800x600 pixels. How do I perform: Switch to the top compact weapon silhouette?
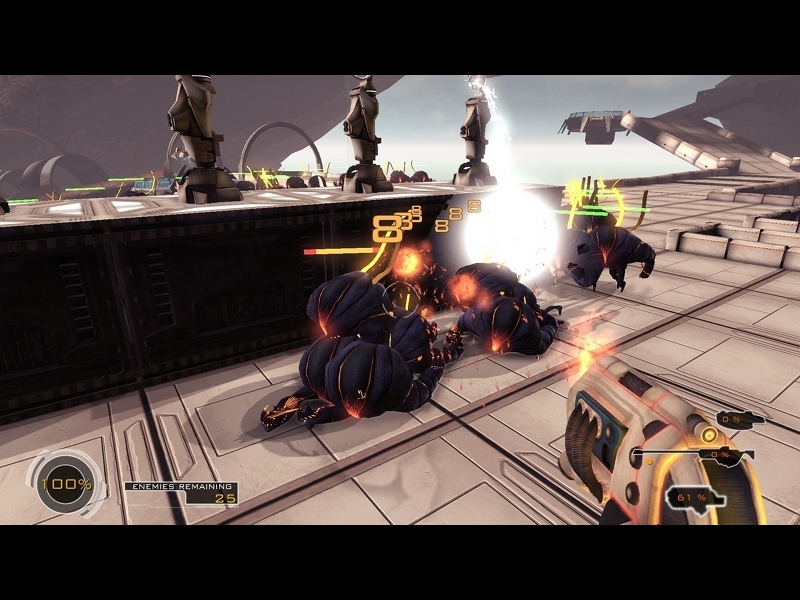[x=741, y=419]
